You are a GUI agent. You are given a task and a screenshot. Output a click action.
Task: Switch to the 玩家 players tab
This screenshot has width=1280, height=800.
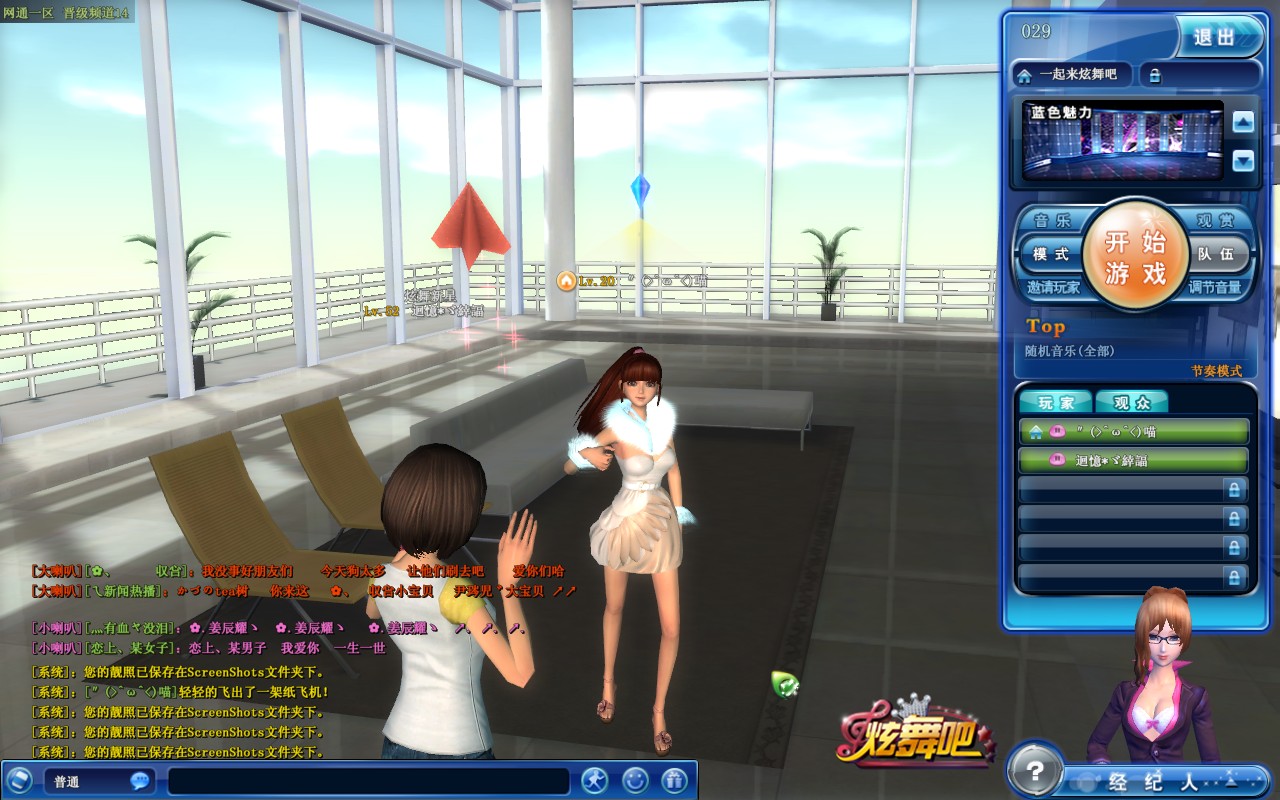(x=1056, y=403)
